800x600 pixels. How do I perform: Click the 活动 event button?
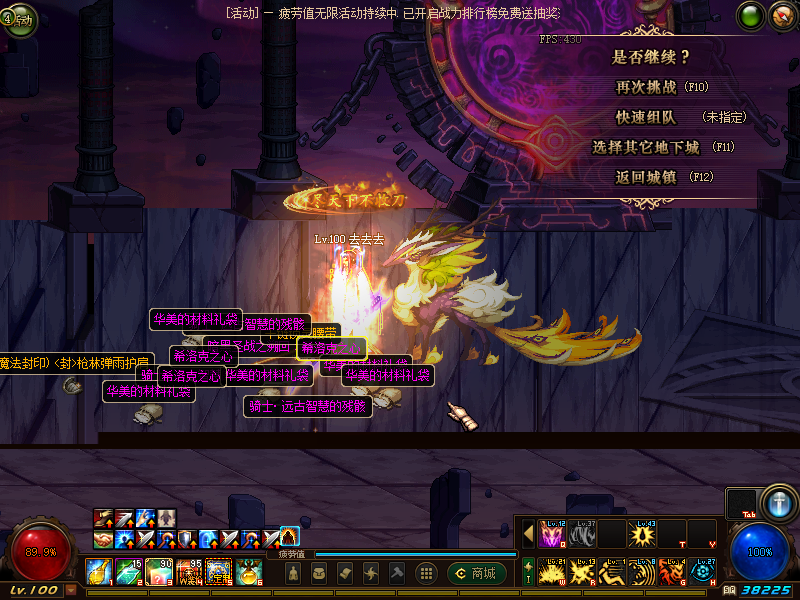(19, 19)
